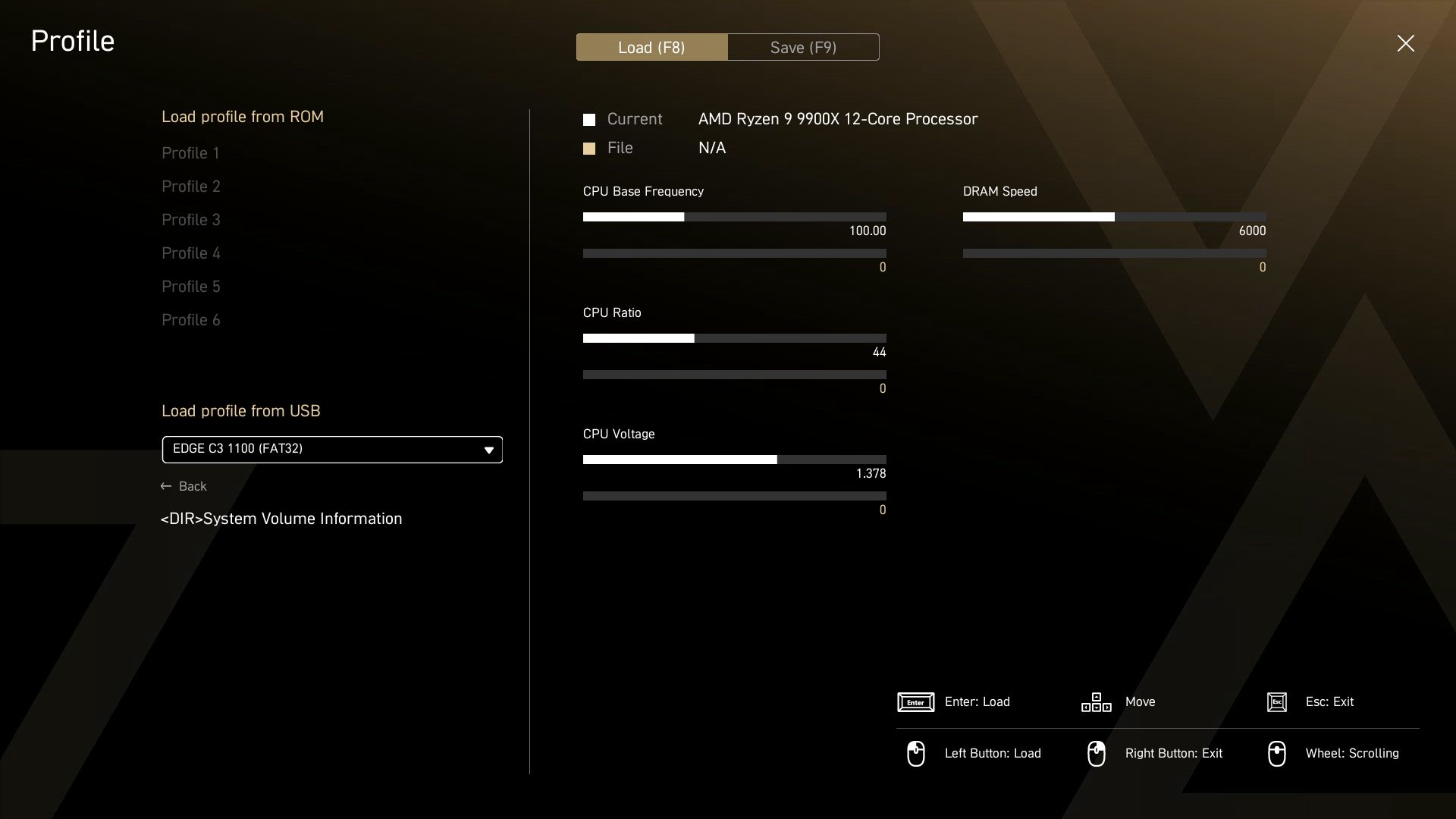The height and width of the screenshot is (819, 1456).
Task: Choose Profile 5 slot
Action: (x=191, y=287)
